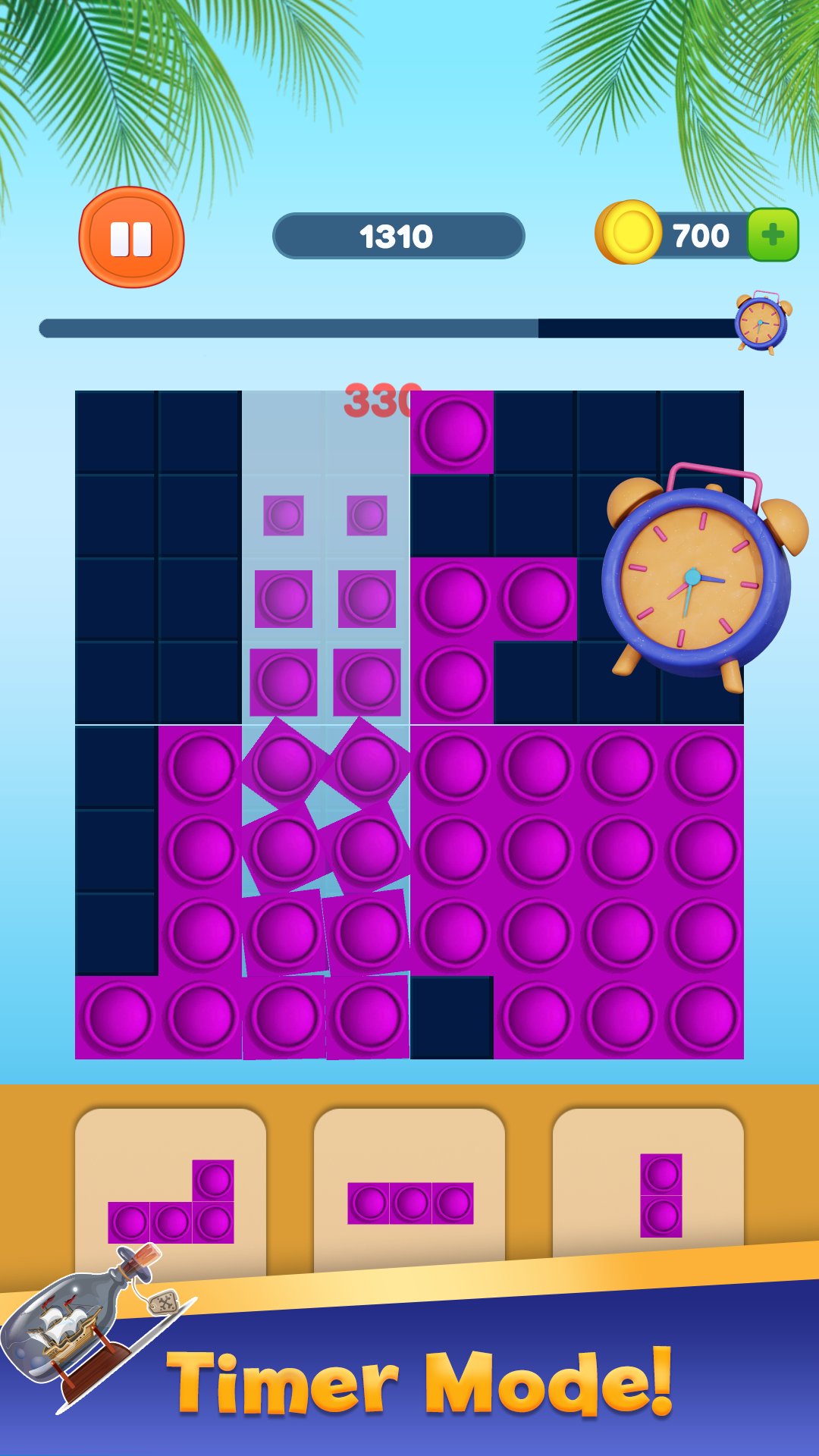
Task: Pause the game with the orange button
Action: (131, 238)
